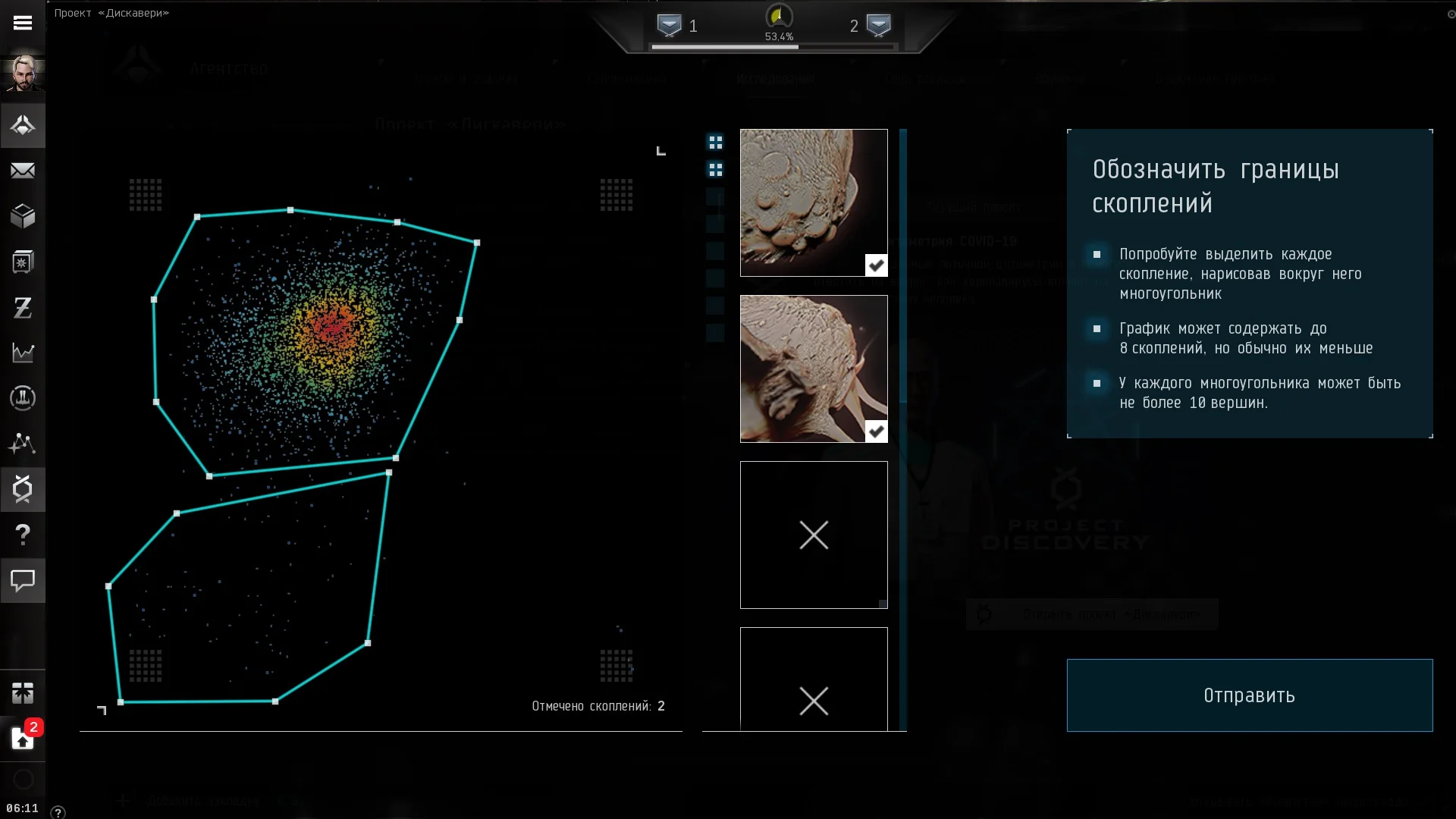Screen dimensions: 1456x819
Task: Click the small help icon beside the clock
Action: 58,812
